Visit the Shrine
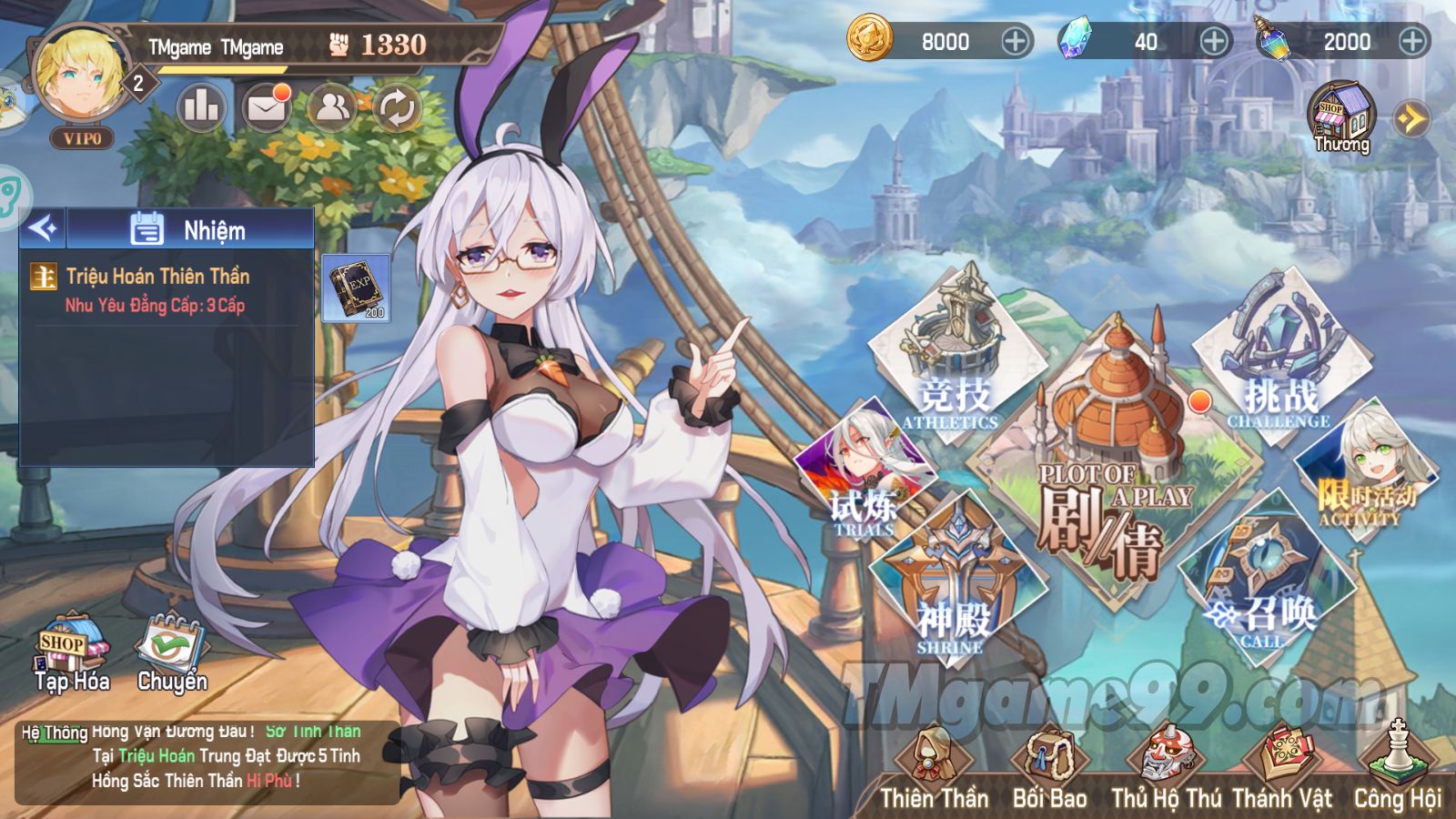This screenshot has width=1456, height=819. click(955, 582)
